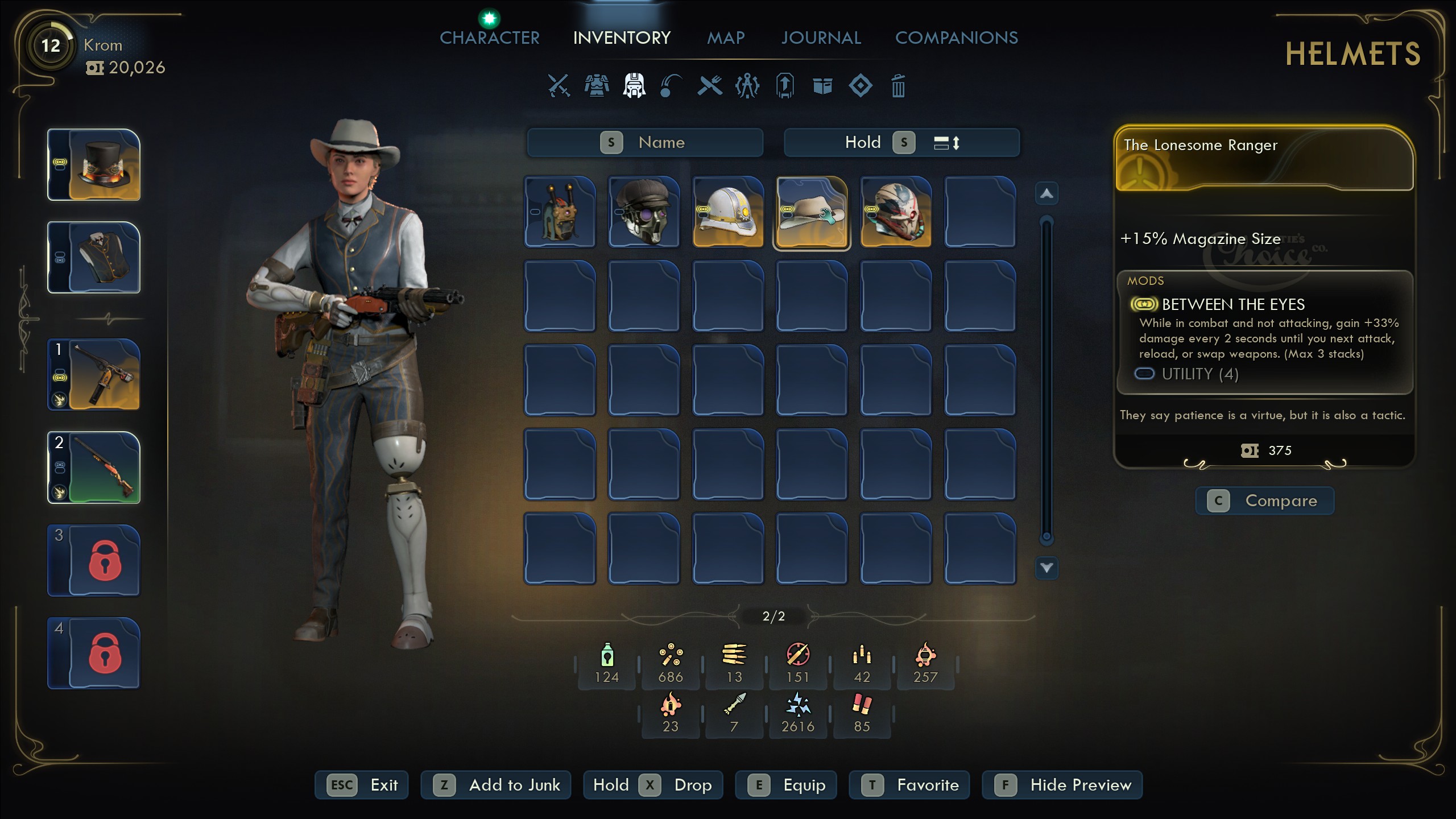Image resolution: width=1456 pixels, height=819 pixels.
Task: Toggle the Hold sort option
Action: tap(864, 142)
